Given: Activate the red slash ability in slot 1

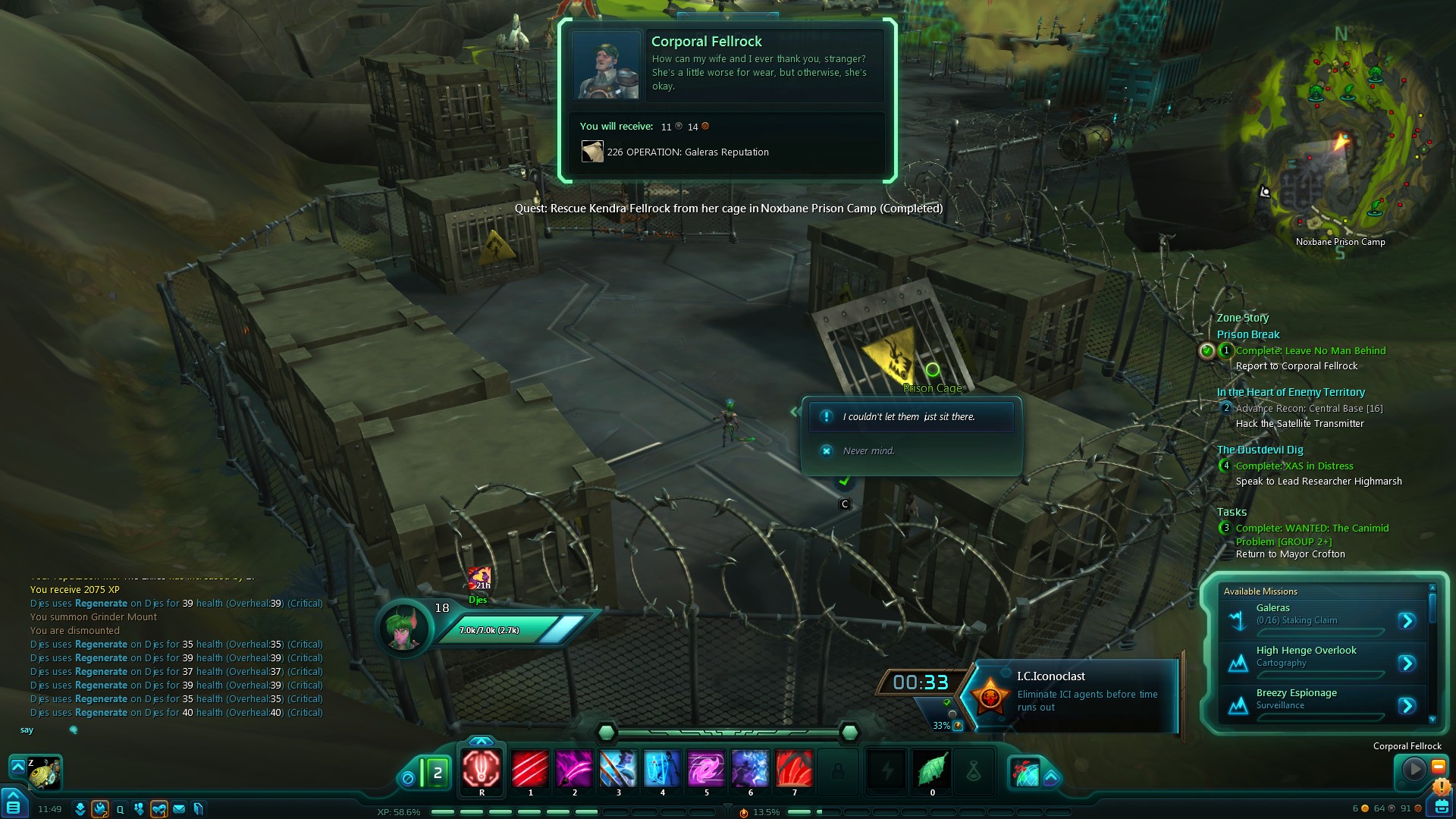Looking at the screenshot, I should pos(530,768).
